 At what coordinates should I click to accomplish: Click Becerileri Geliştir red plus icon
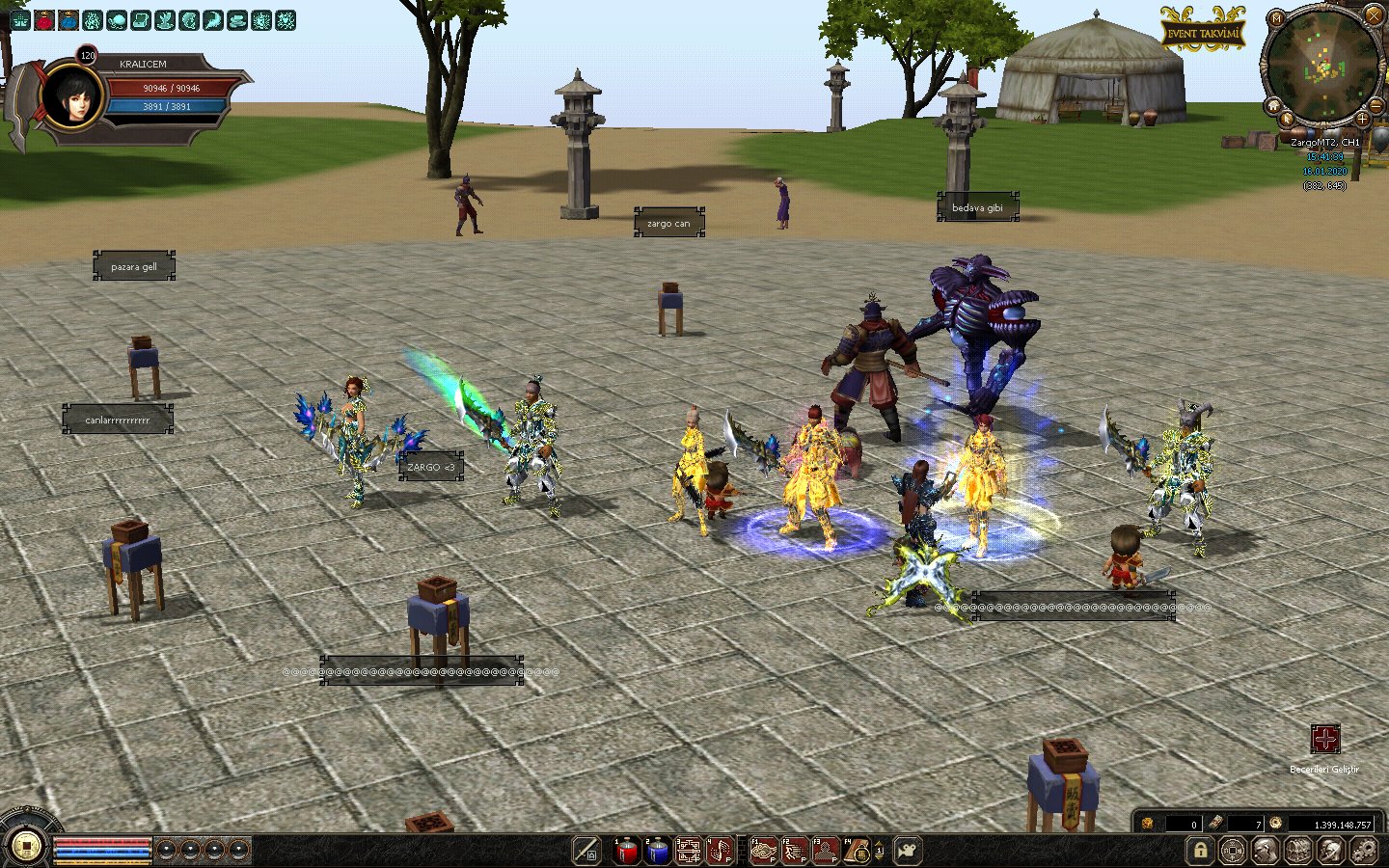tap(1325, 740)
